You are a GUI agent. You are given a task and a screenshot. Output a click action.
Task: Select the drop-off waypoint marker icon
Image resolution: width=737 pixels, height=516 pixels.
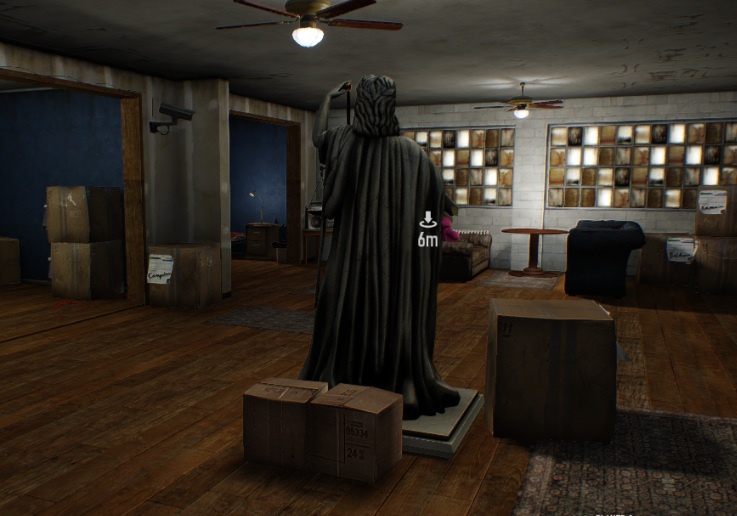point(428,220)
